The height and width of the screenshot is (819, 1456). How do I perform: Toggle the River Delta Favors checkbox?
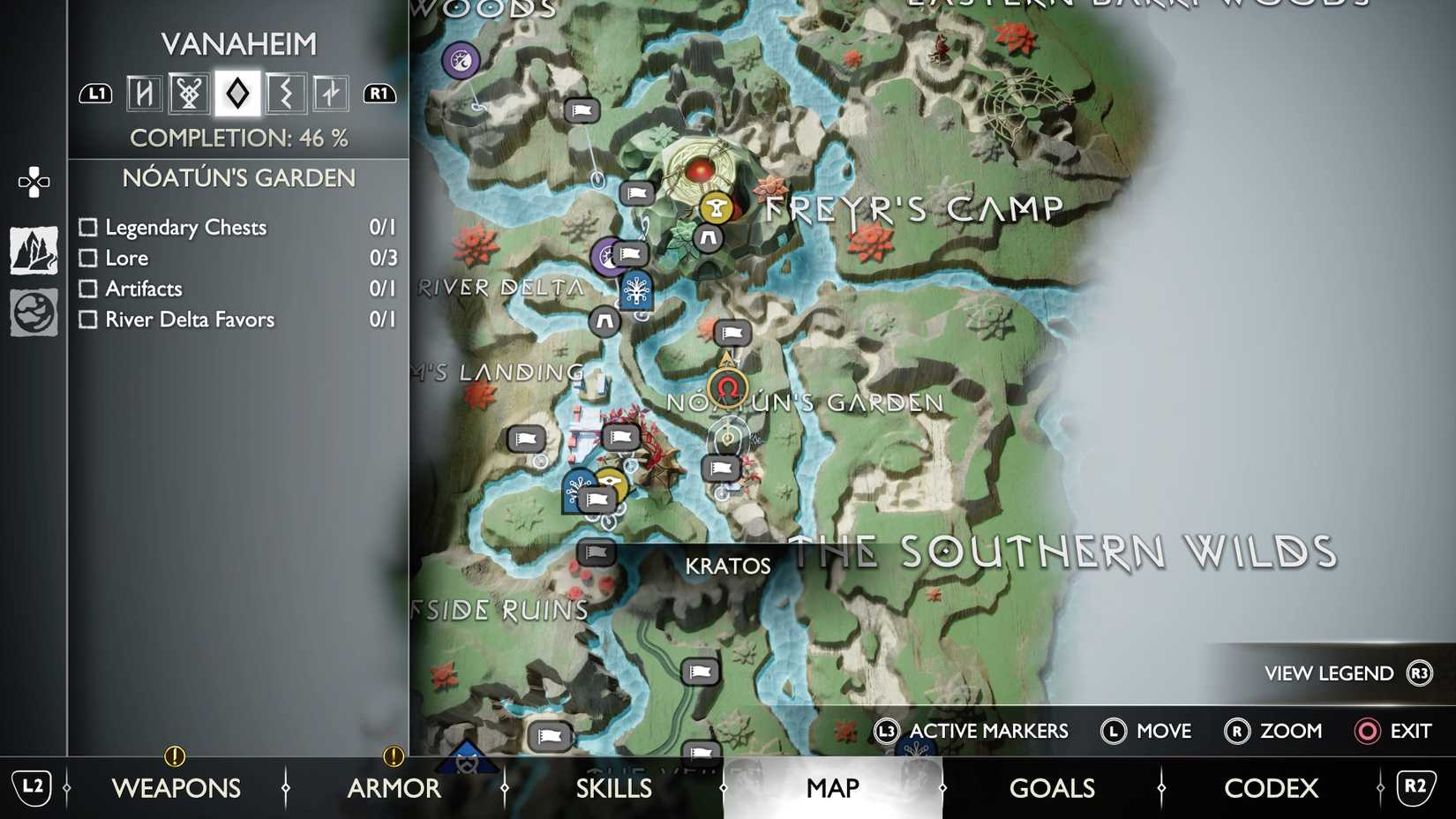(x=87, y=319)
